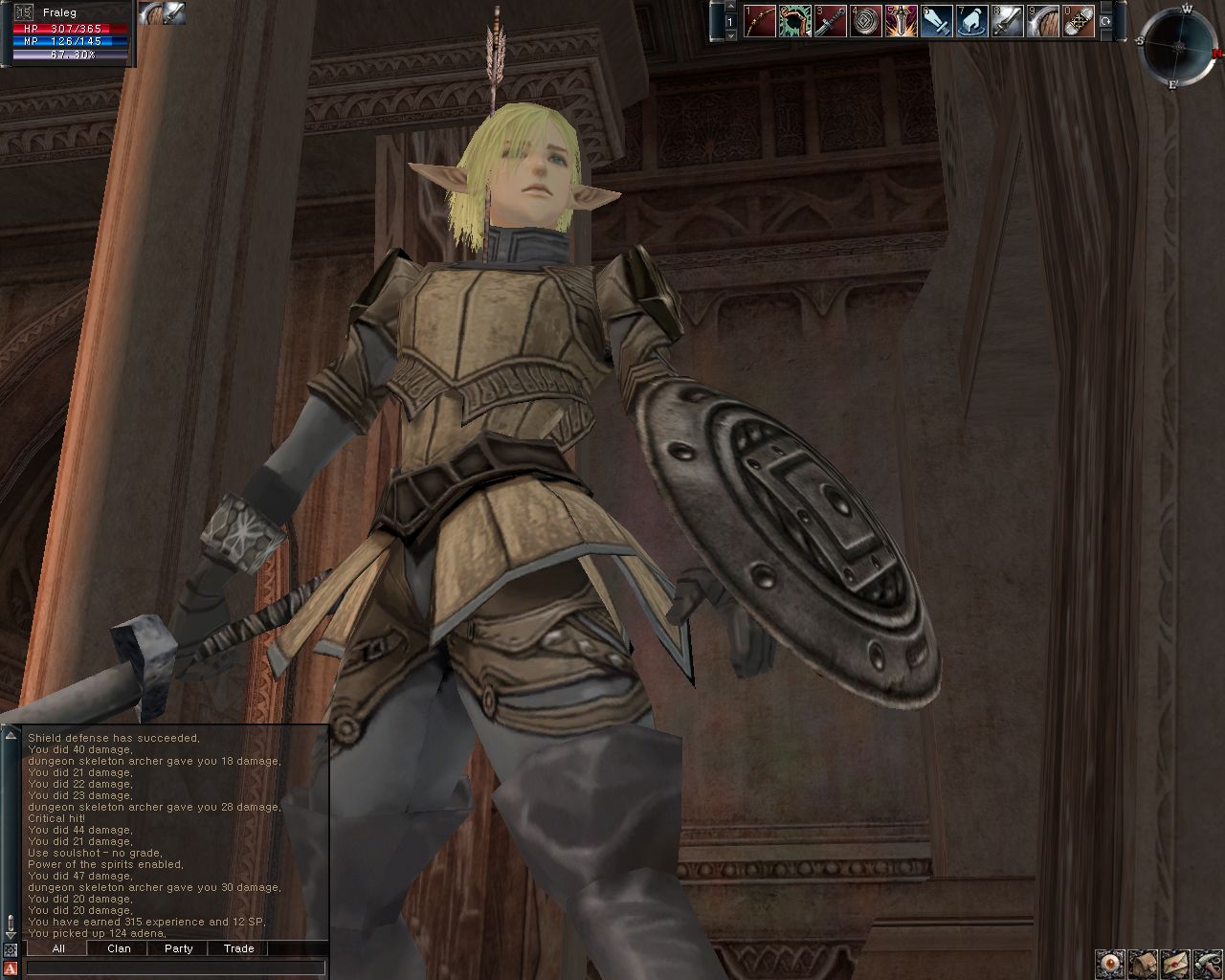Show the Trade chat tab
The width and height of the screenshot is (1225, 980).
pyautogui.click(x=238, y=948)
